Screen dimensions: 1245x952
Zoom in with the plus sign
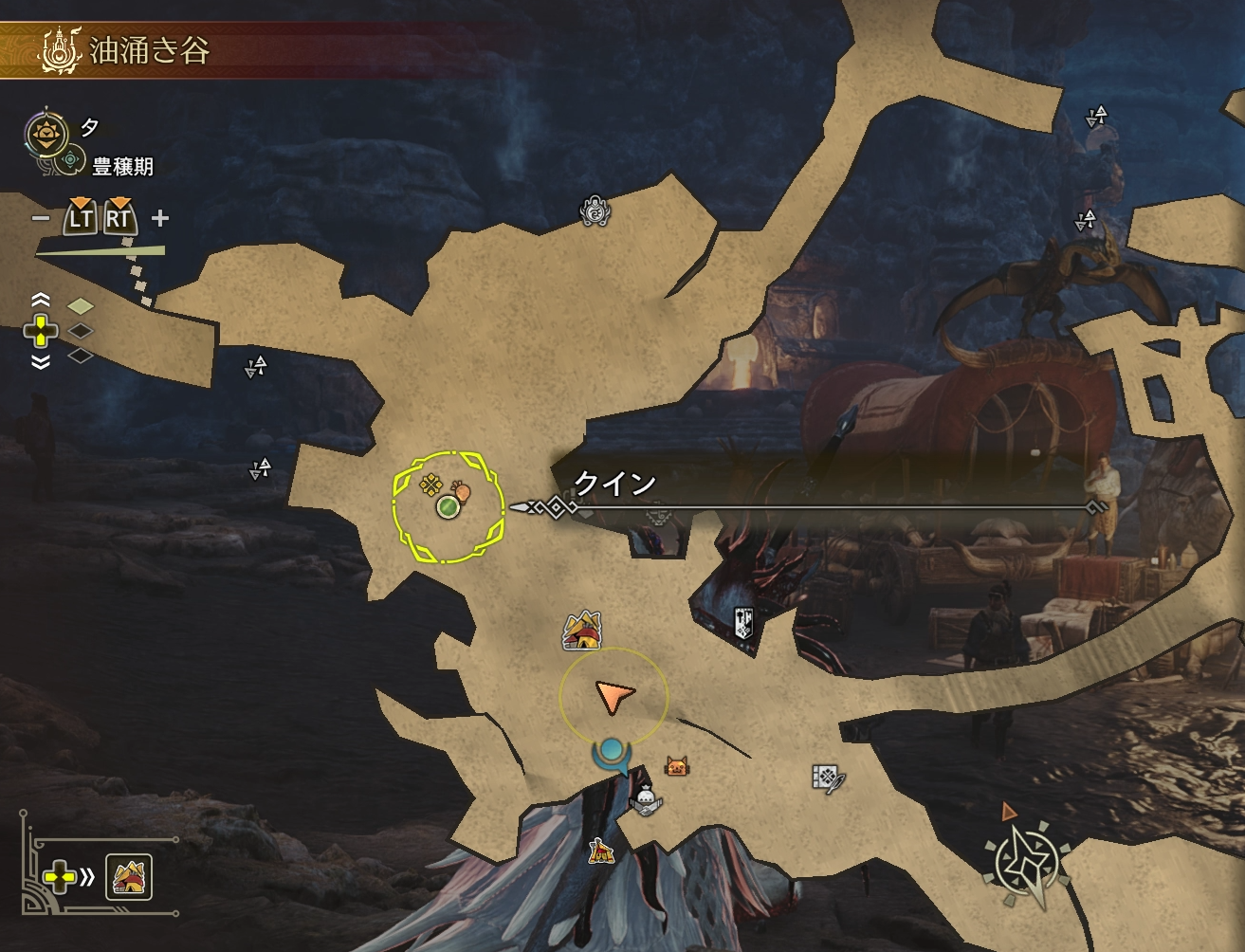point(160,218)
